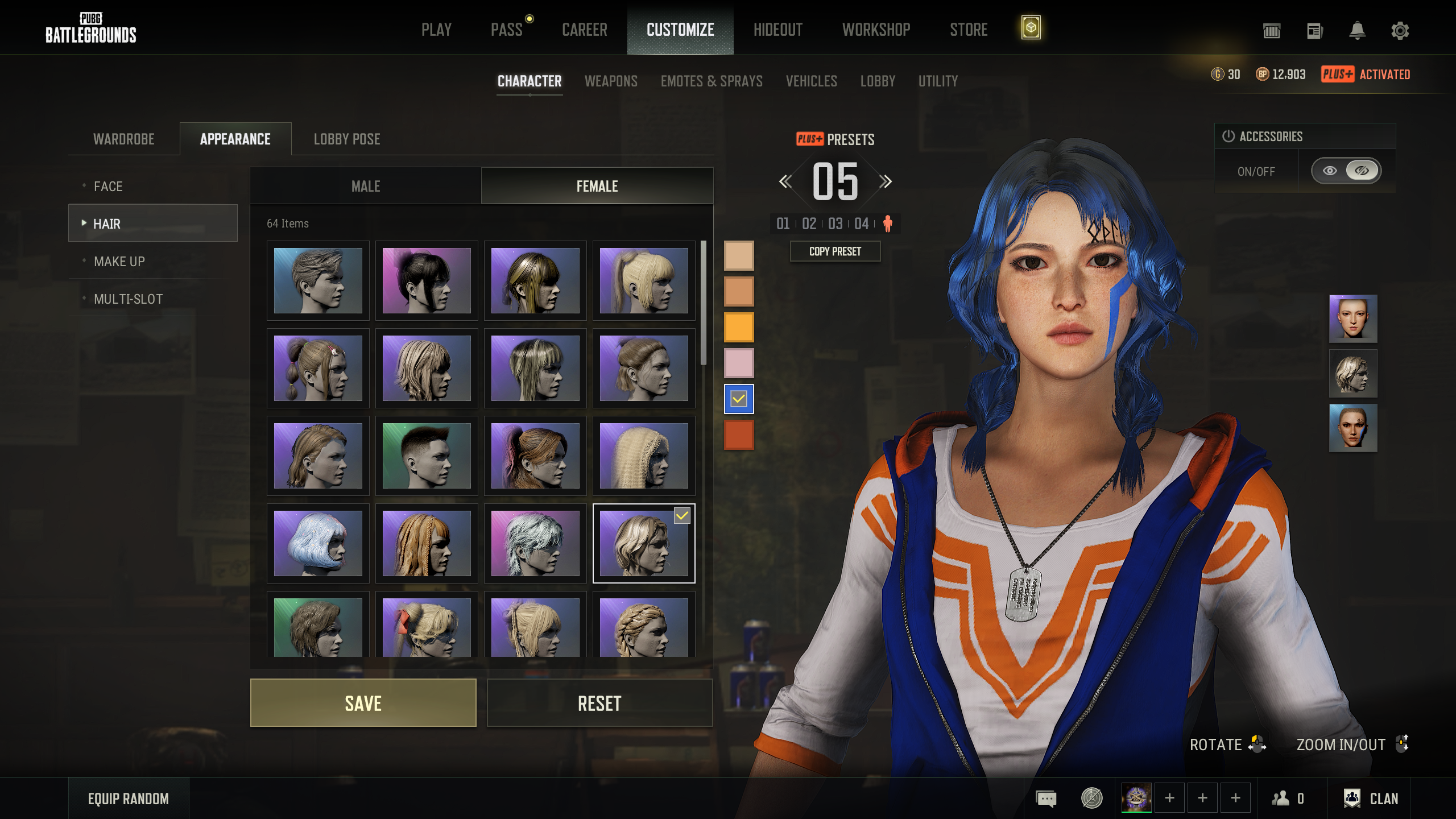This screenshot has width=1456, height=819.
Task: Open the Lobby Pose tab
Action: tap(347, 139)
